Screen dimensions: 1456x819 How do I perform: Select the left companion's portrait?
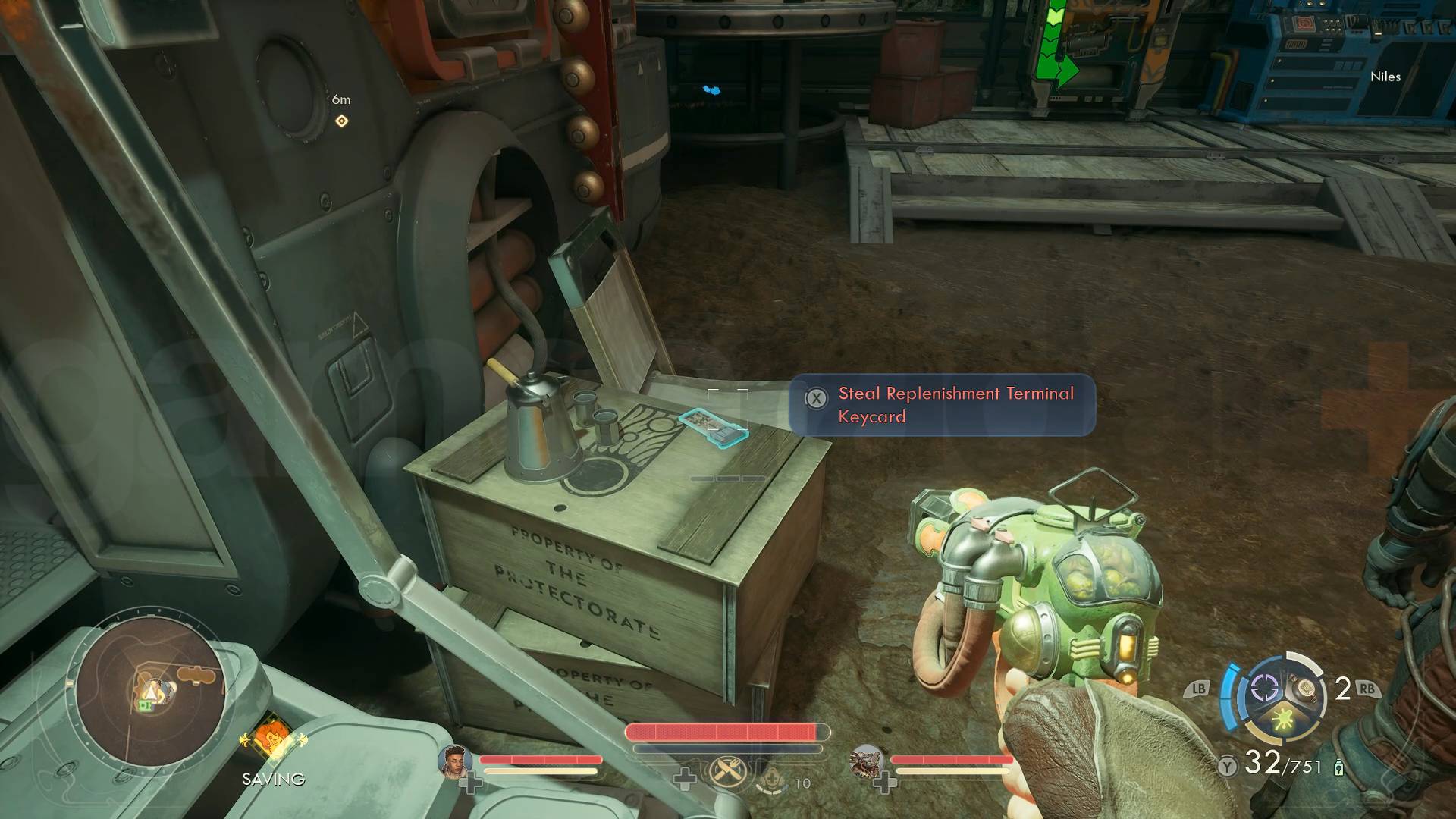[455, 761]
